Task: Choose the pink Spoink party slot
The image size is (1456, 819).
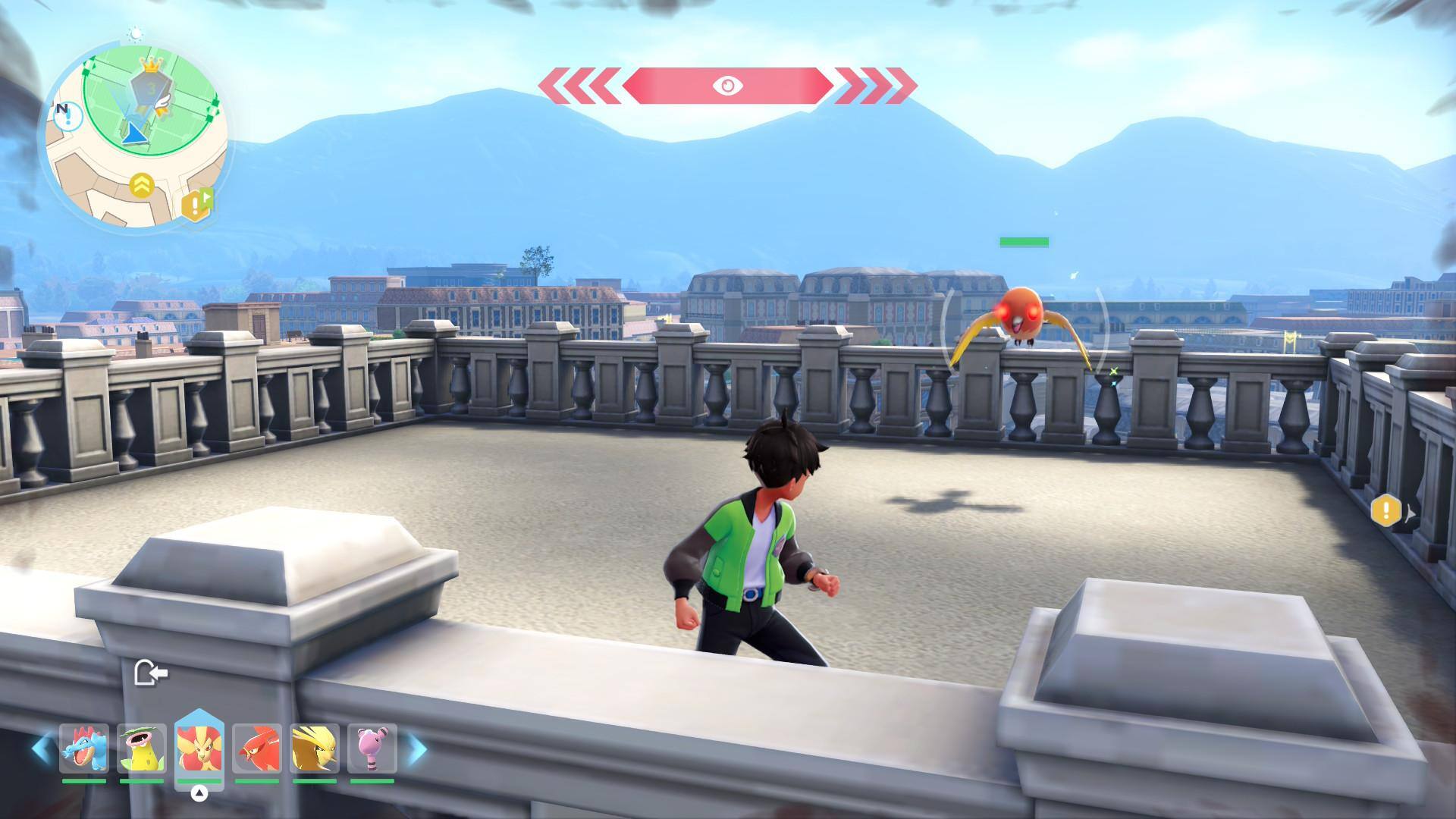Action: [x=372, y=748]
